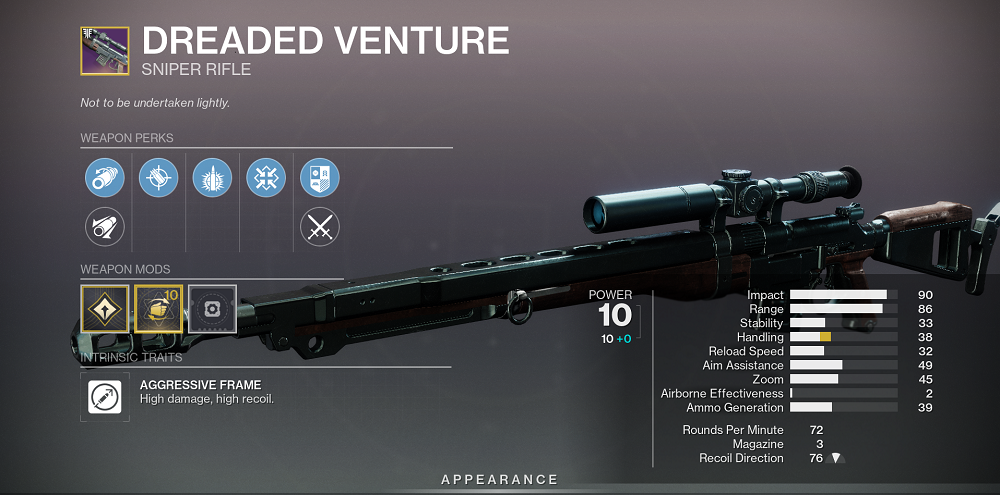This screenshot has height=495, width=1000.
Task: Open the grey gear weapon mod slot
Action: (x=212, y=309)
